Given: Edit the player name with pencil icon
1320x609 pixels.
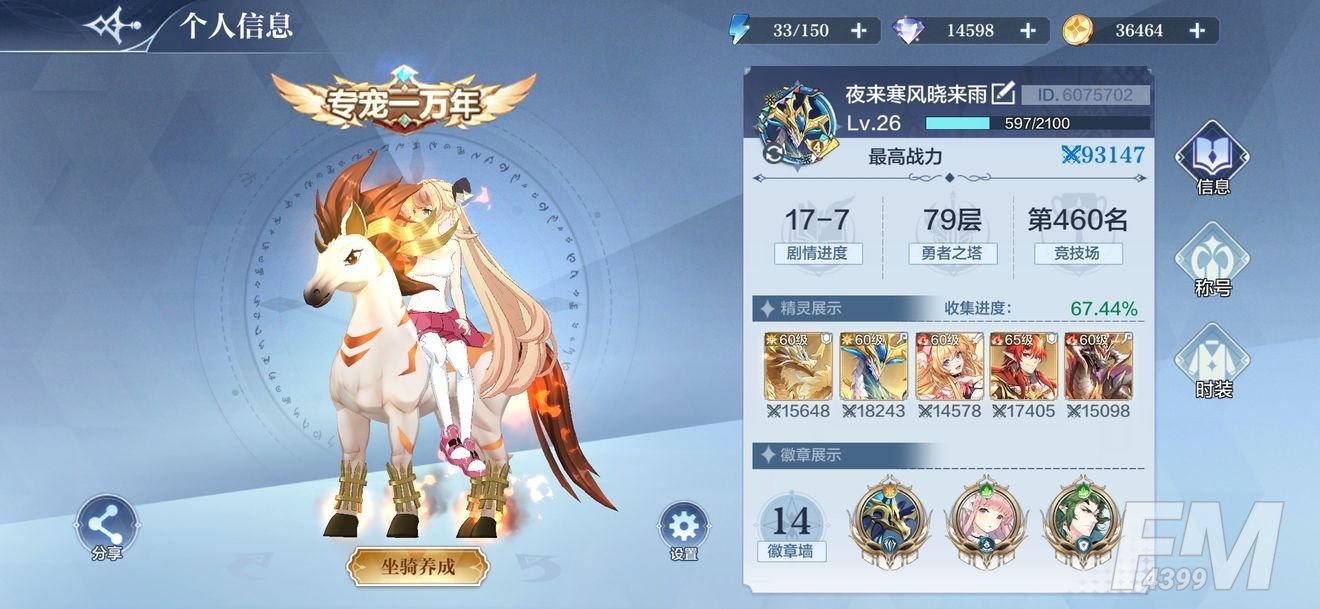Looking at the screenshot, I should click(1003, 94).
